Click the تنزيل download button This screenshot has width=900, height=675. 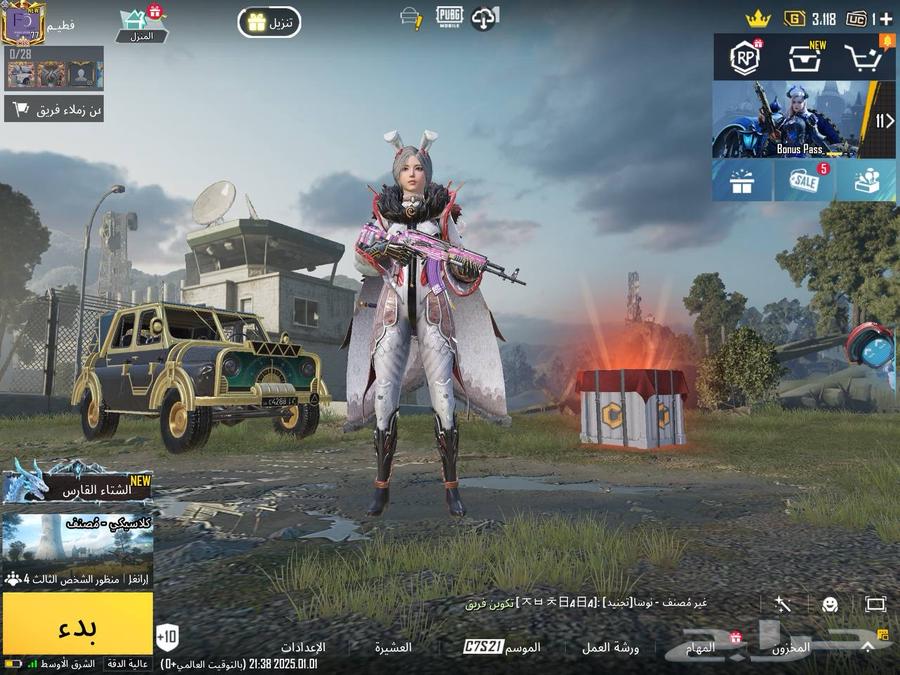coord(269,22)
